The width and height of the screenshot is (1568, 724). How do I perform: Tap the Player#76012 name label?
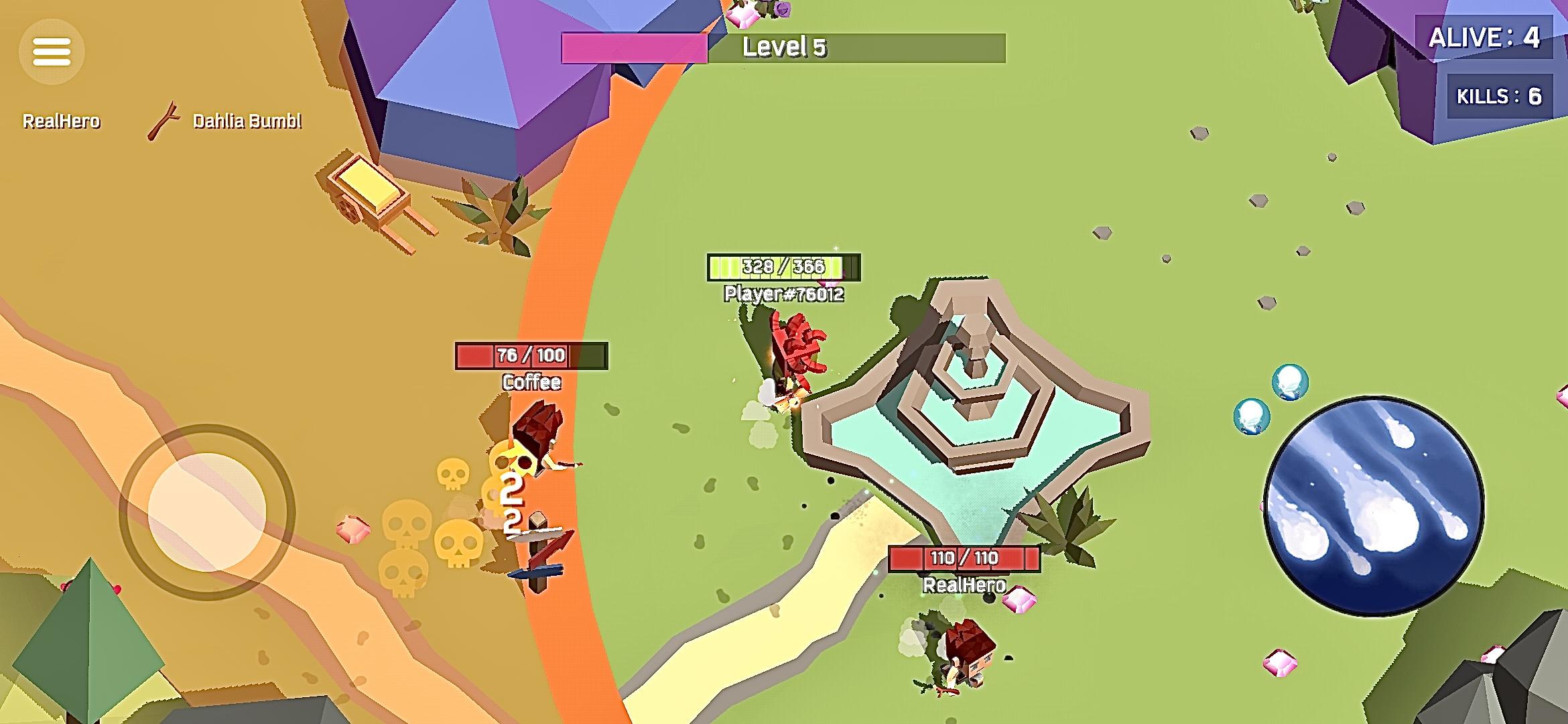[x=784, y=294]
